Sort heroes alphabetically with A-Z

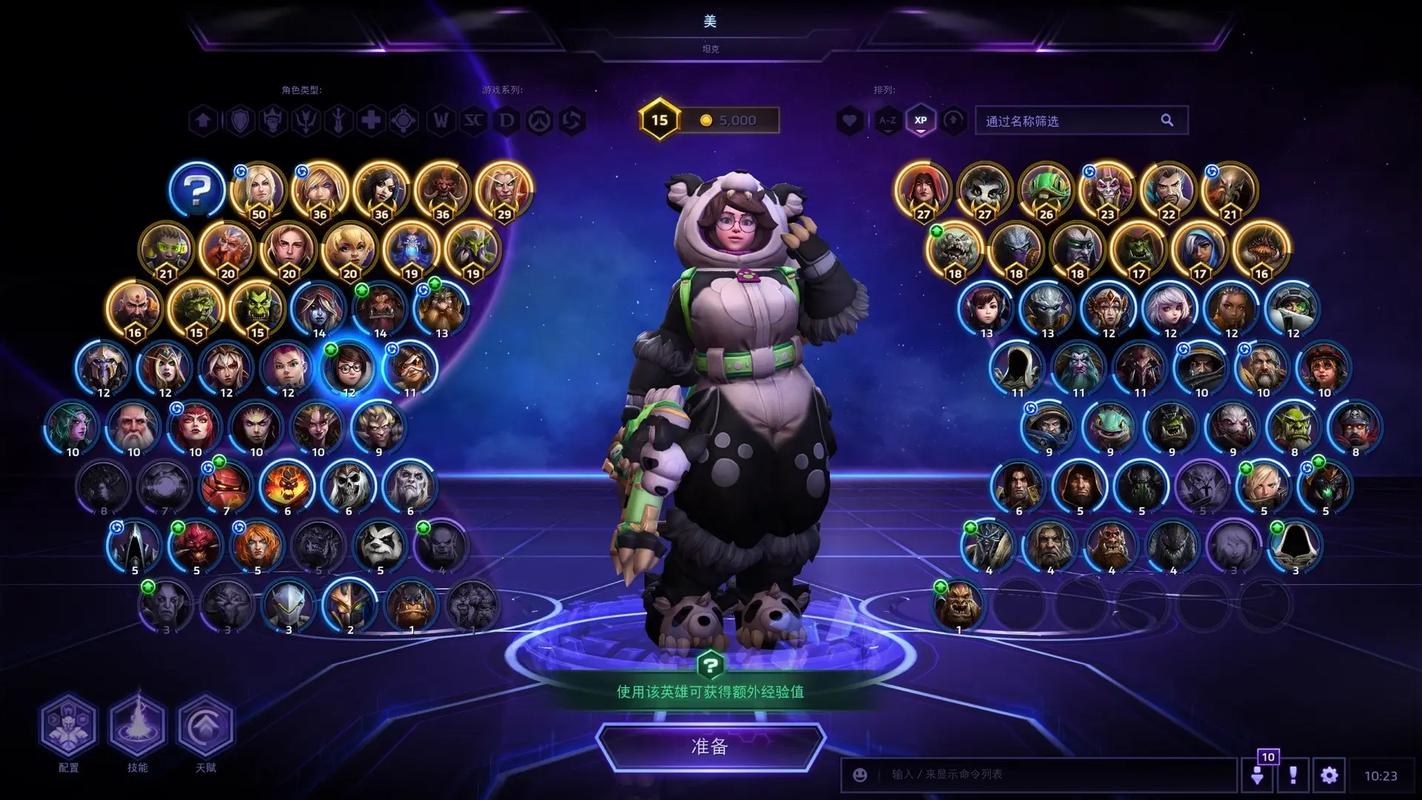coord(887,121)
